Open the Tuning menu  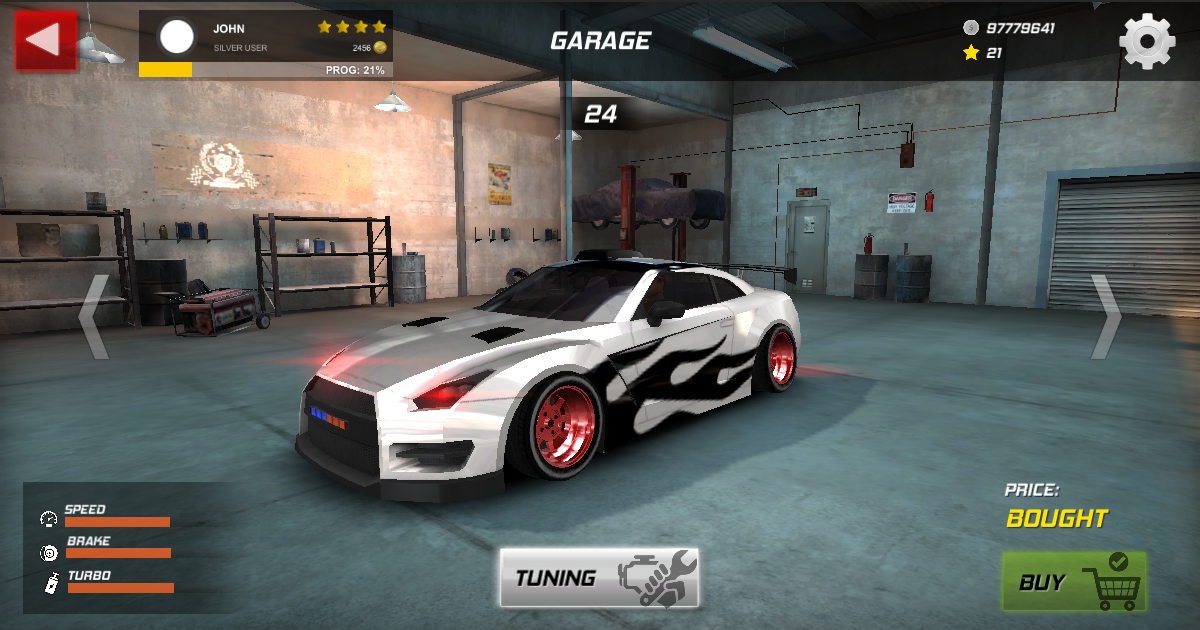coord(599,577)
